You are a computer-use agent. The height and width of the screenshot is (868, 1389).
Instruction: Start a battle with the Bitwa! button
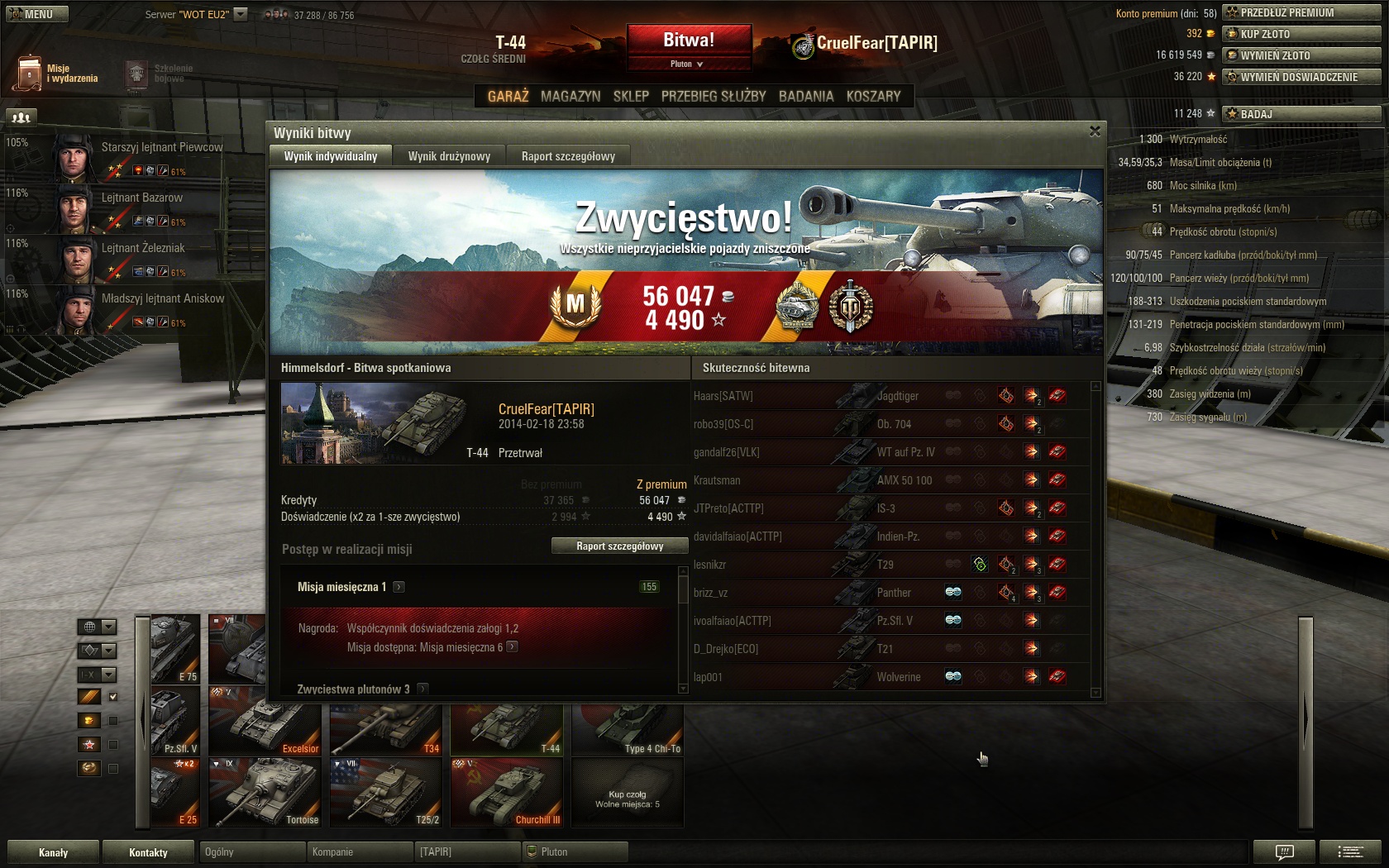[689, 40]
